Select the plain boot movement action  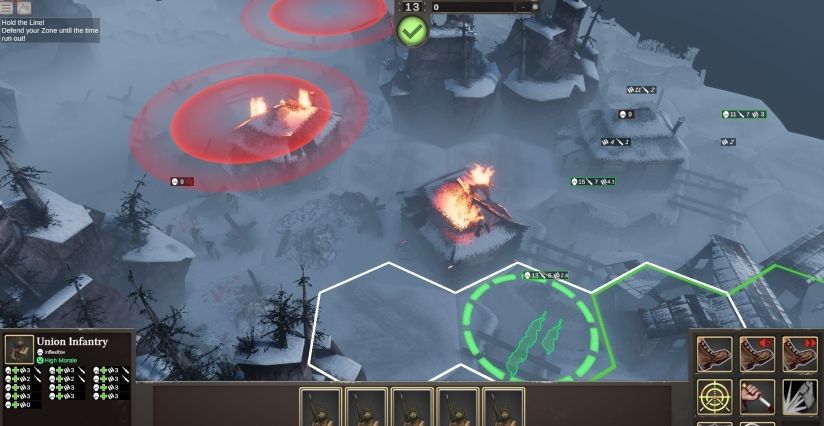(x=714, y=354)
